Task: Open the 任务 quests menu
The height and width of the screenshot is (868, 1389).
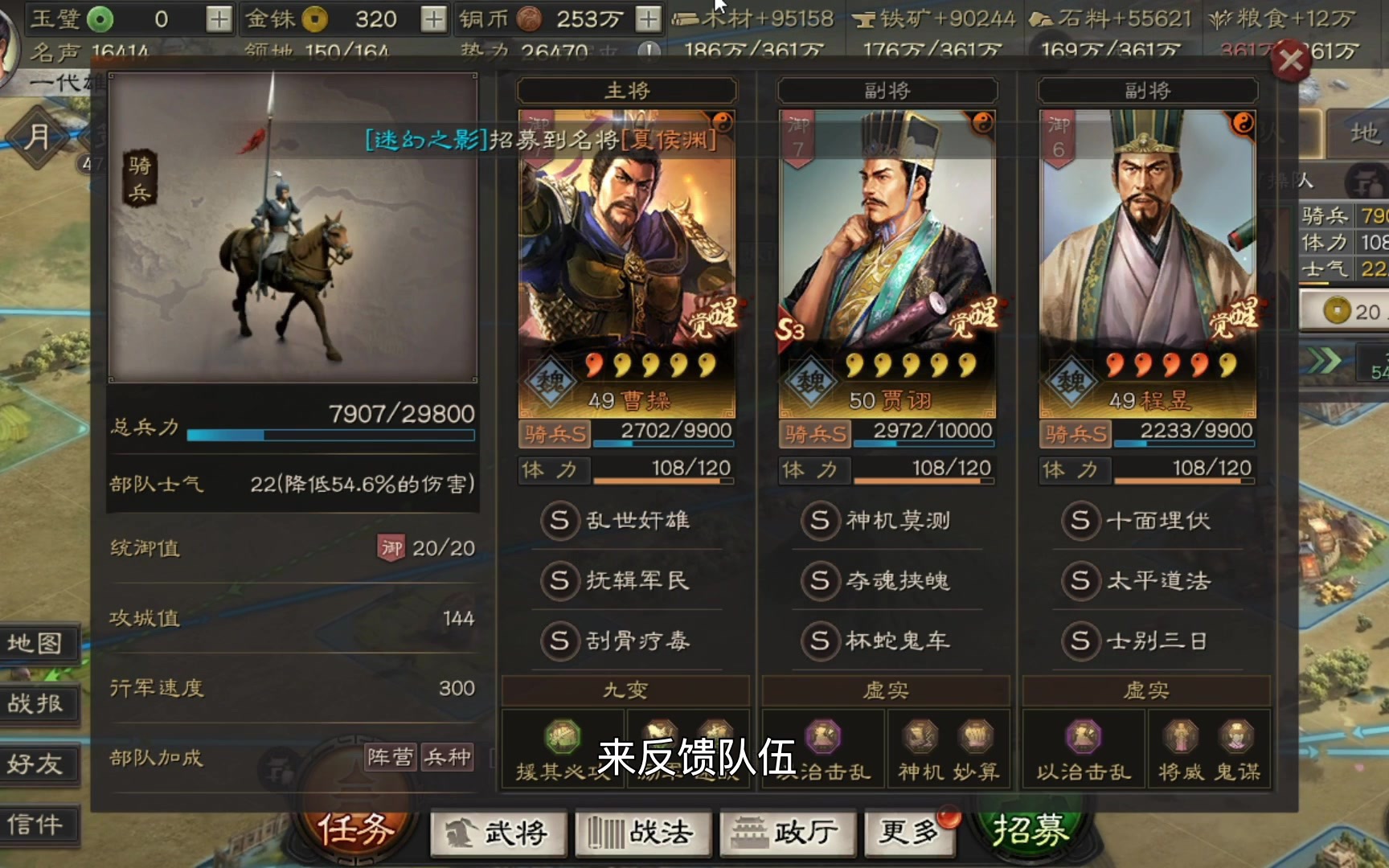Action: pyautogui.click(x=356, y=828)
